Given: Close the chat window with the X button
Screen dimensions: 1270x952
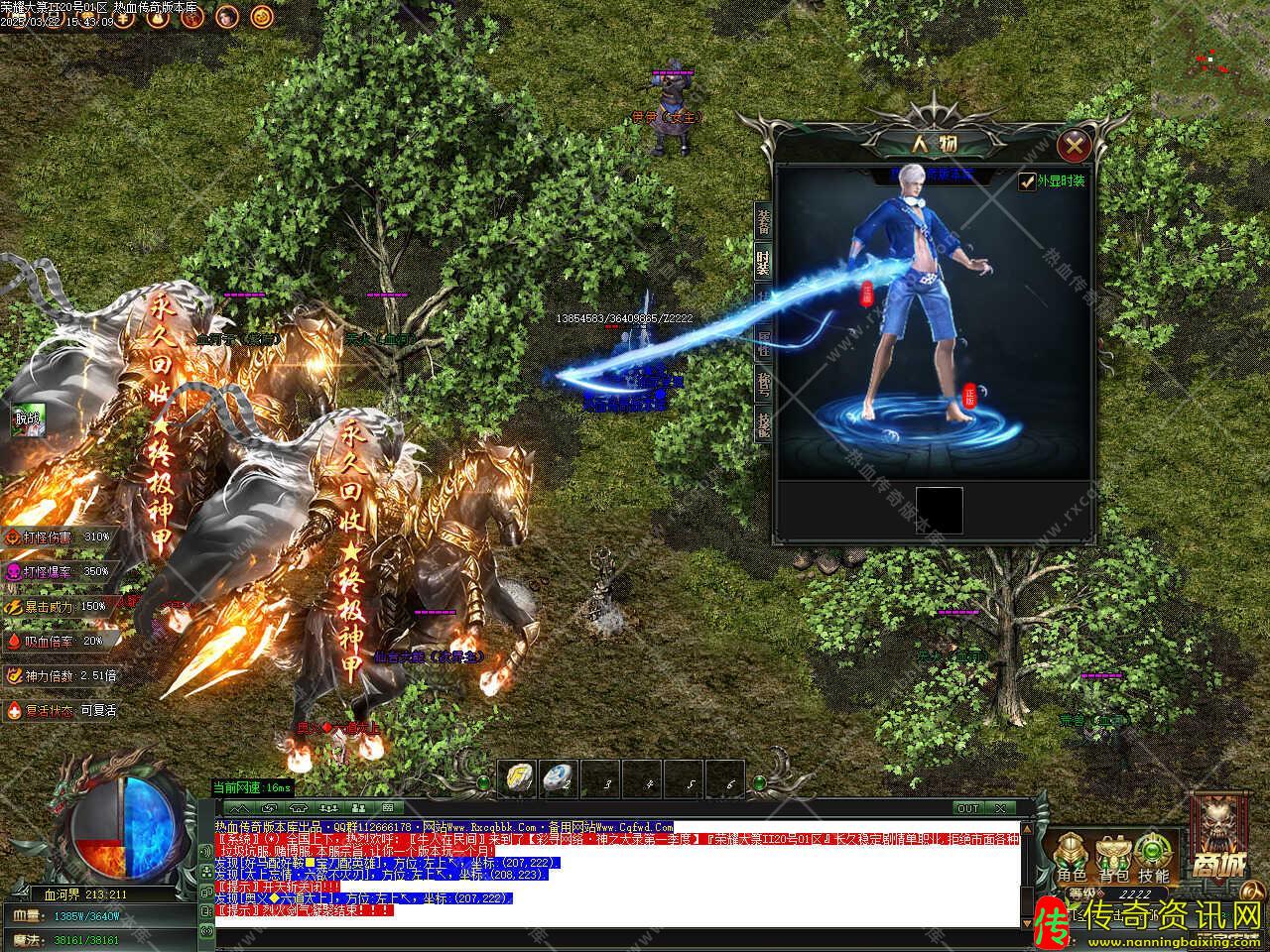Looking at the screenshot, I should click(999, 808).
